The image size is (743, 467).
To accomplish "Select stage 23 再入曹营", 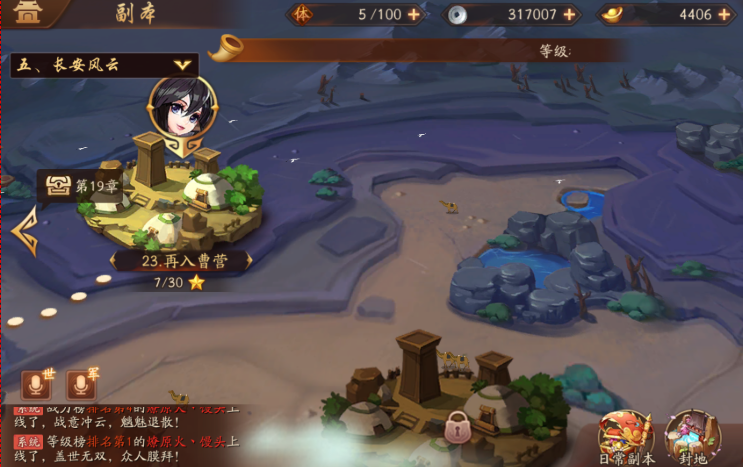I will click(179, 260).
